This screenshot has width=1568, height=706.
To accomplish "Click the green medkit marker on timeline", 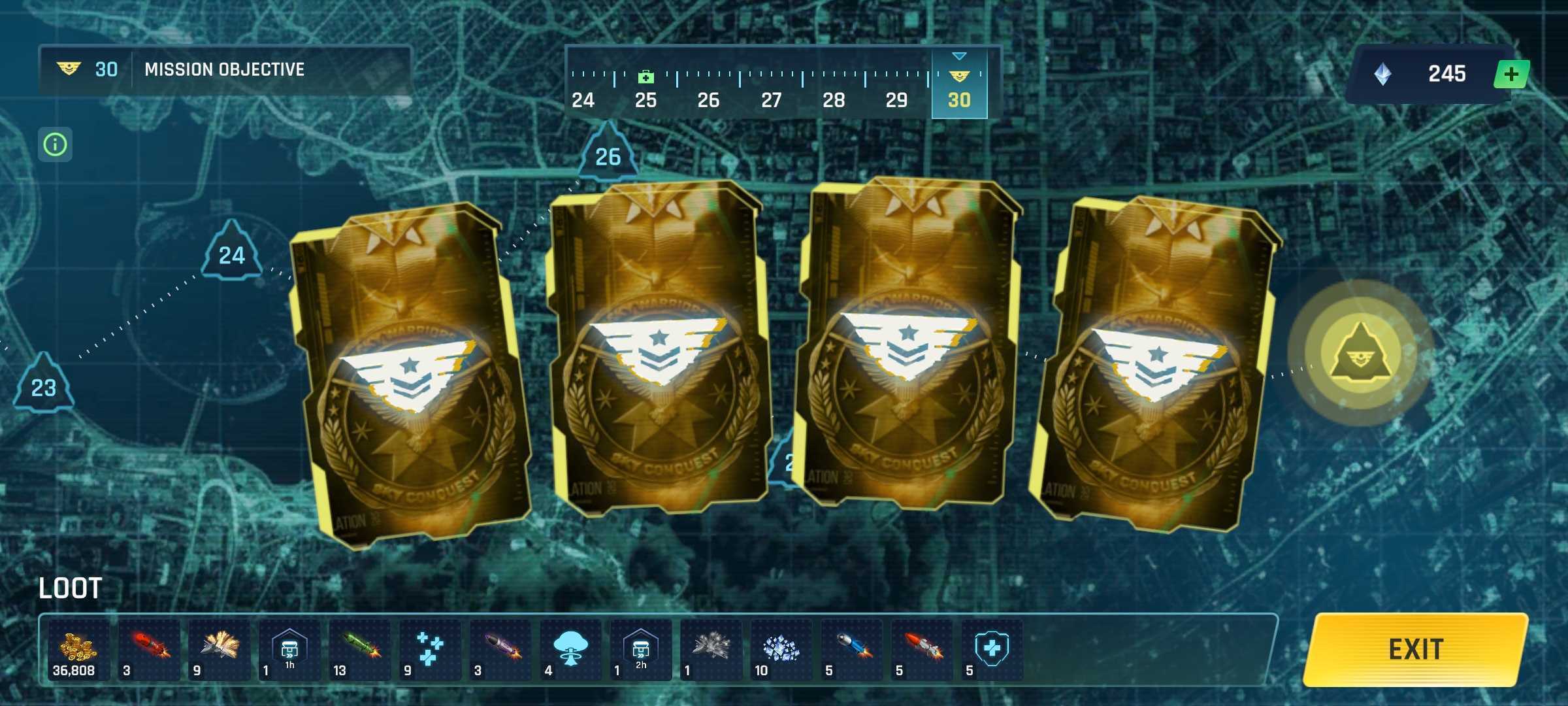I will click(645, 77).
